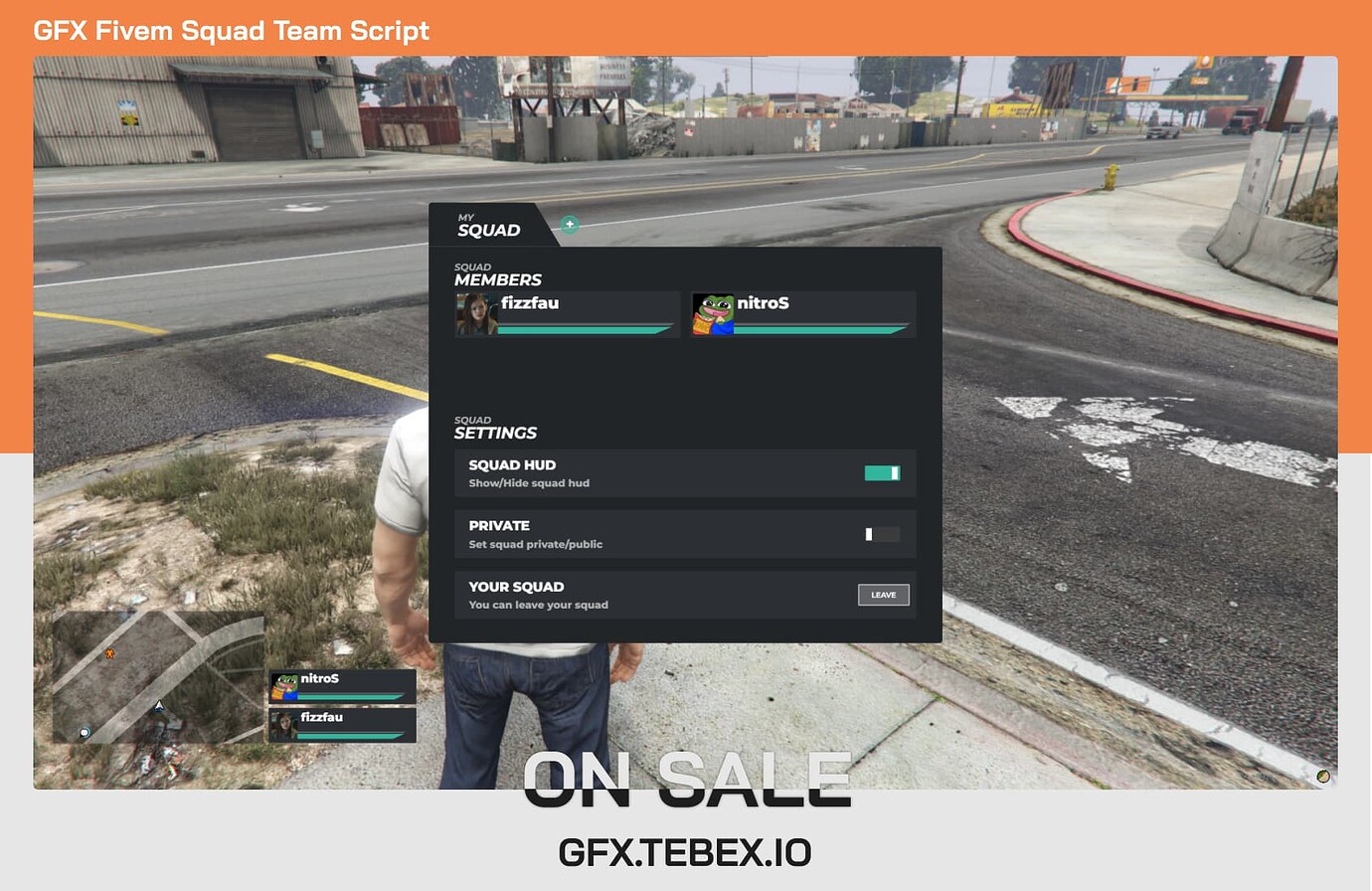Toggle Show/Hide squad hud switch

pos(881,472)
